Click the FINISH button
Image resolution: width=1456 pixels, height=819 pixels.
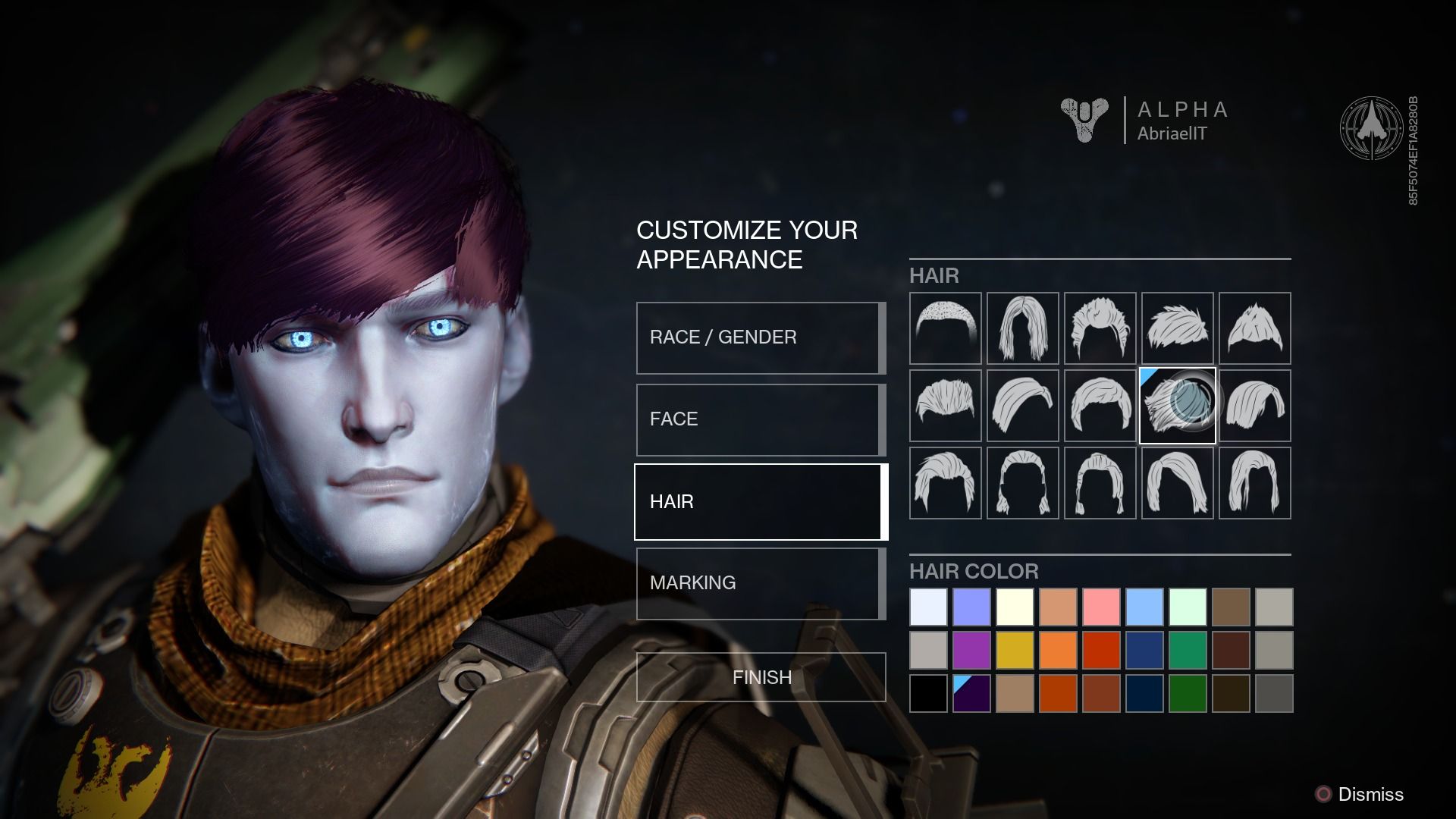tap(761, 677)
